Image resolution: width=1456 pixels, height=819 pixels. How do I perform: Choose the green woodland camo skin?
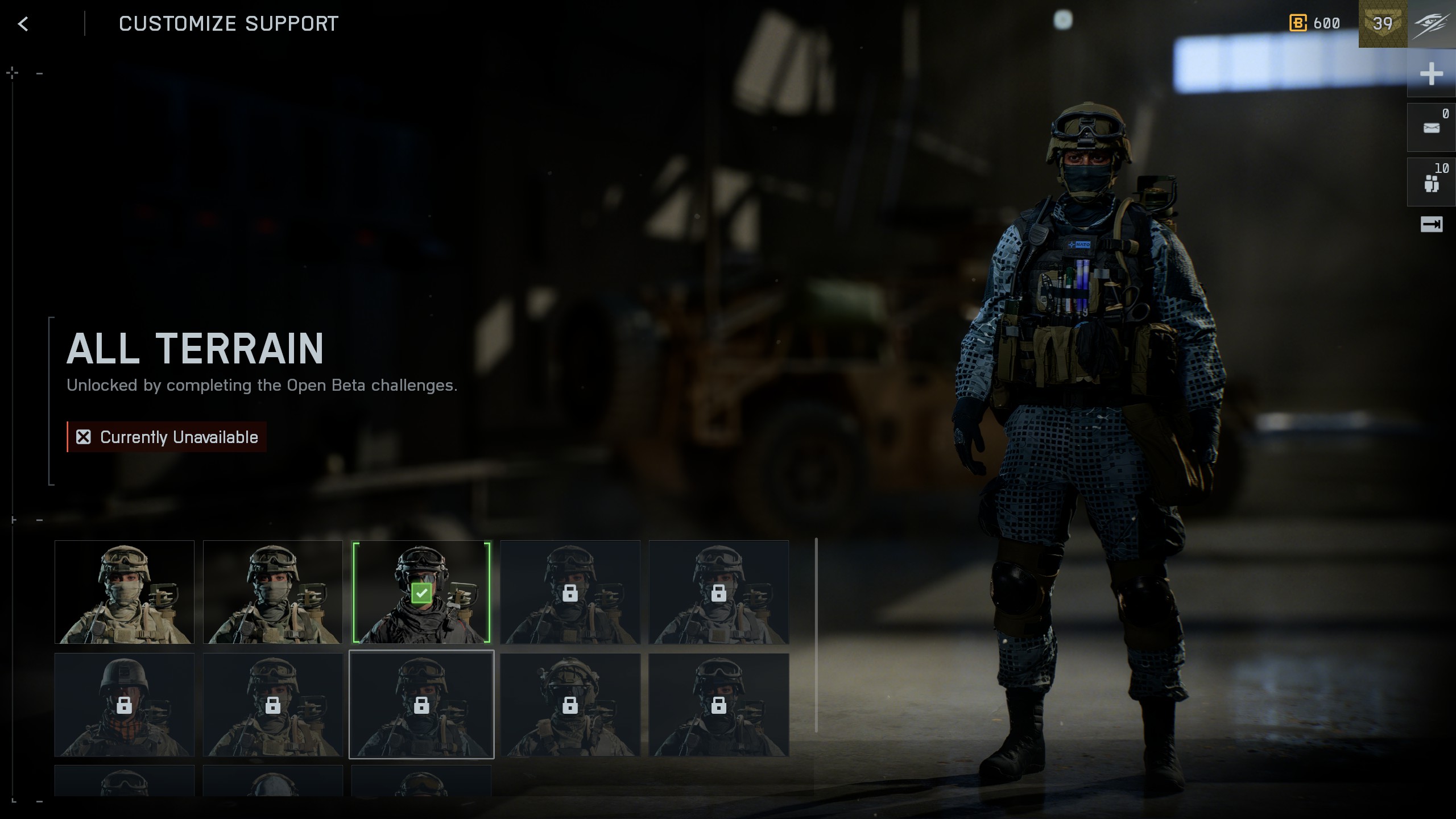(x=273, y=592)
